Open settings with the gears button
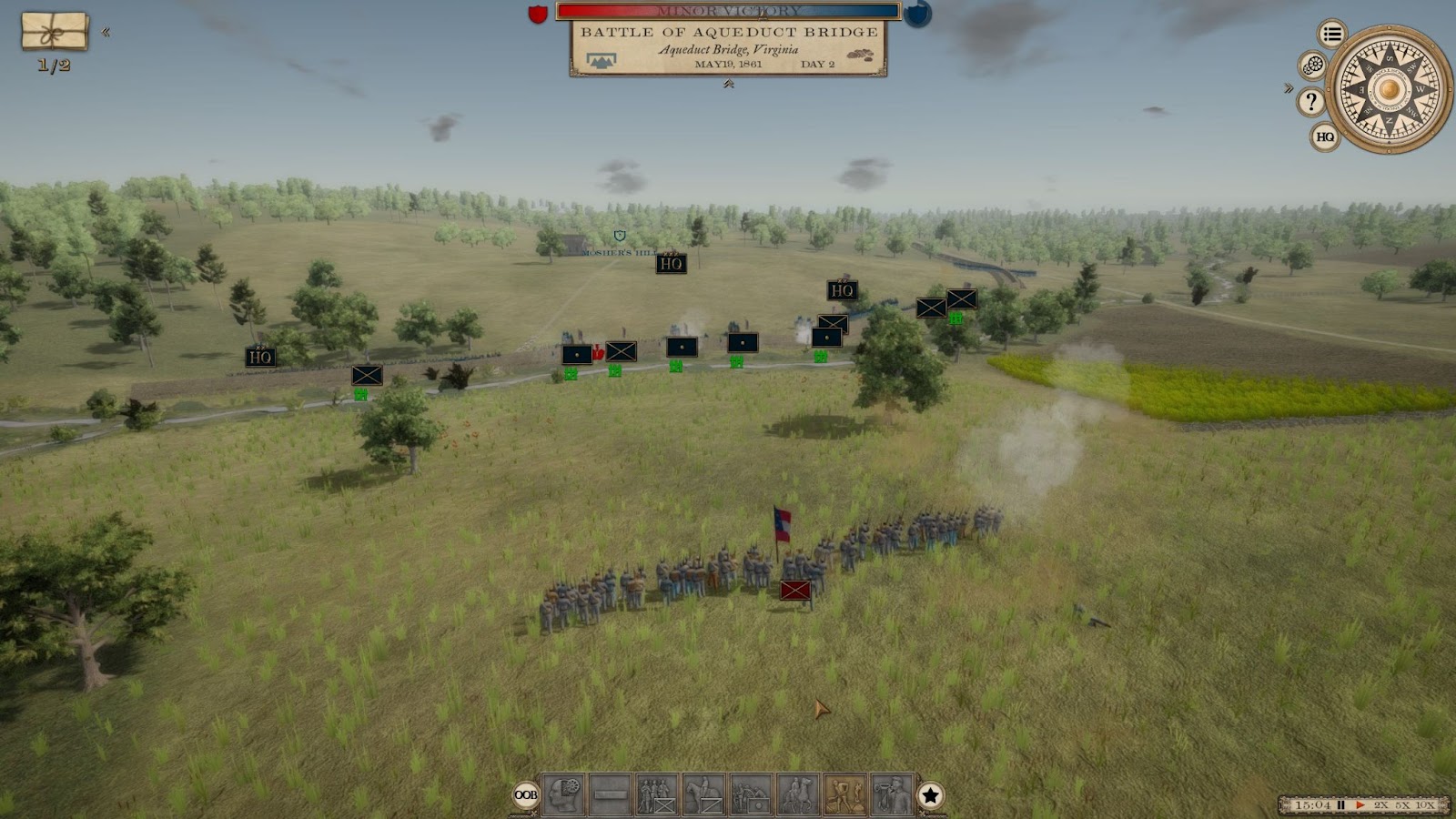Viewport: 1456px width, 819px height. [x=1312, y=66]
